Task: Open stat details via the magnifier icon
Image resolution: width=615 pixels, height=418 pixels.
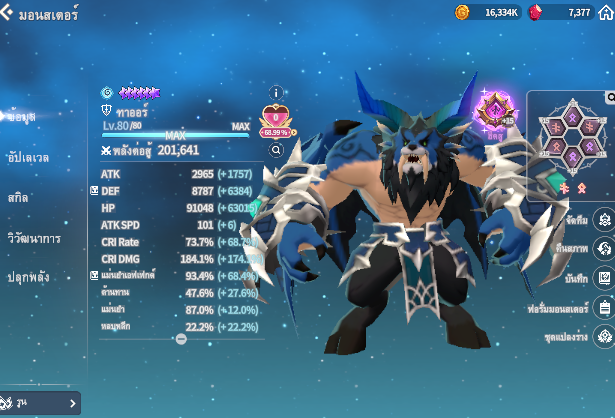Action: click(277, 150)
